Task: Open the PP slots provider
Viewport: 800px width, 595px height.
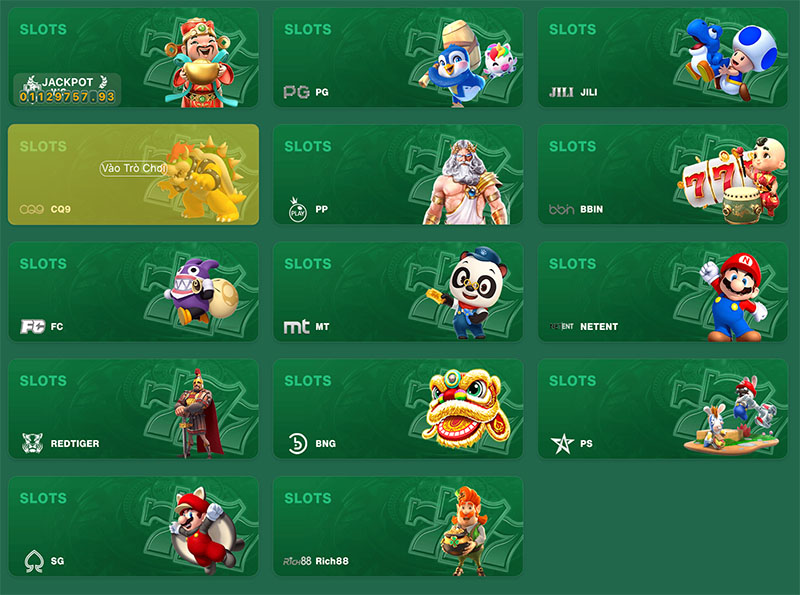Action: point(397,175)
